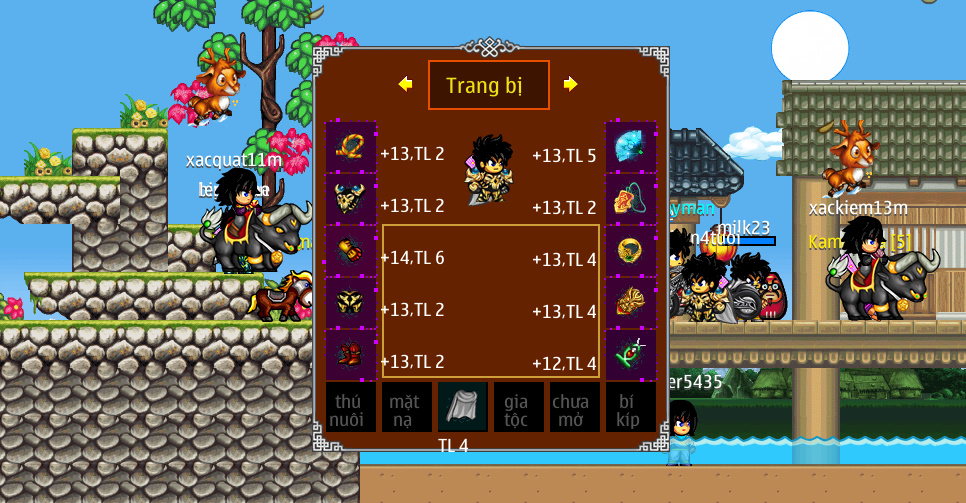
Task: Select the golden whip equipment slot
Action: 351,147
